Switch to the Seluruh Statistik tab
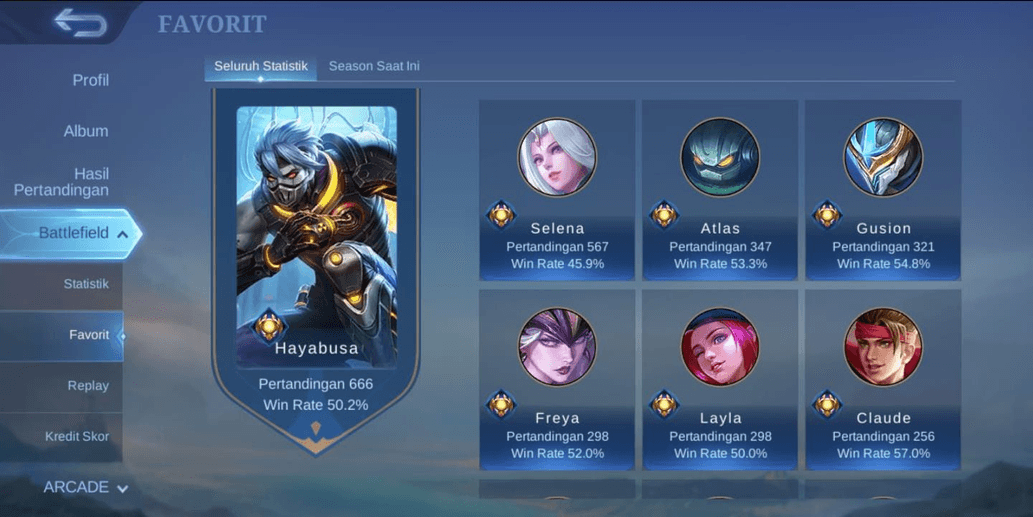The image size is (1033, 517). pyautogui.click(x=260, y=66)
